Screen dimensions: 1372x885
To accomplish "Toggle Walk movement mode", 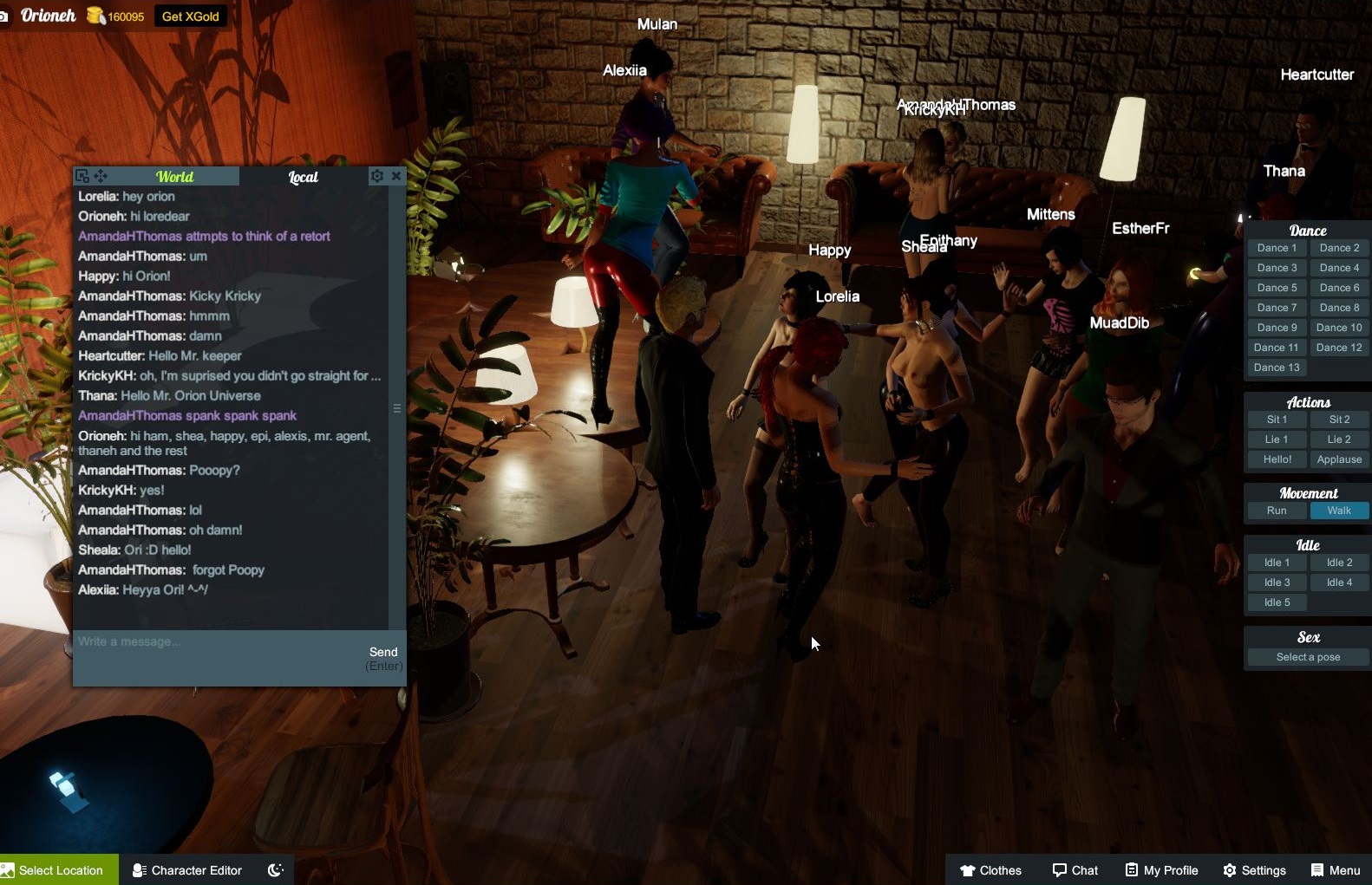I will 1339,511.
